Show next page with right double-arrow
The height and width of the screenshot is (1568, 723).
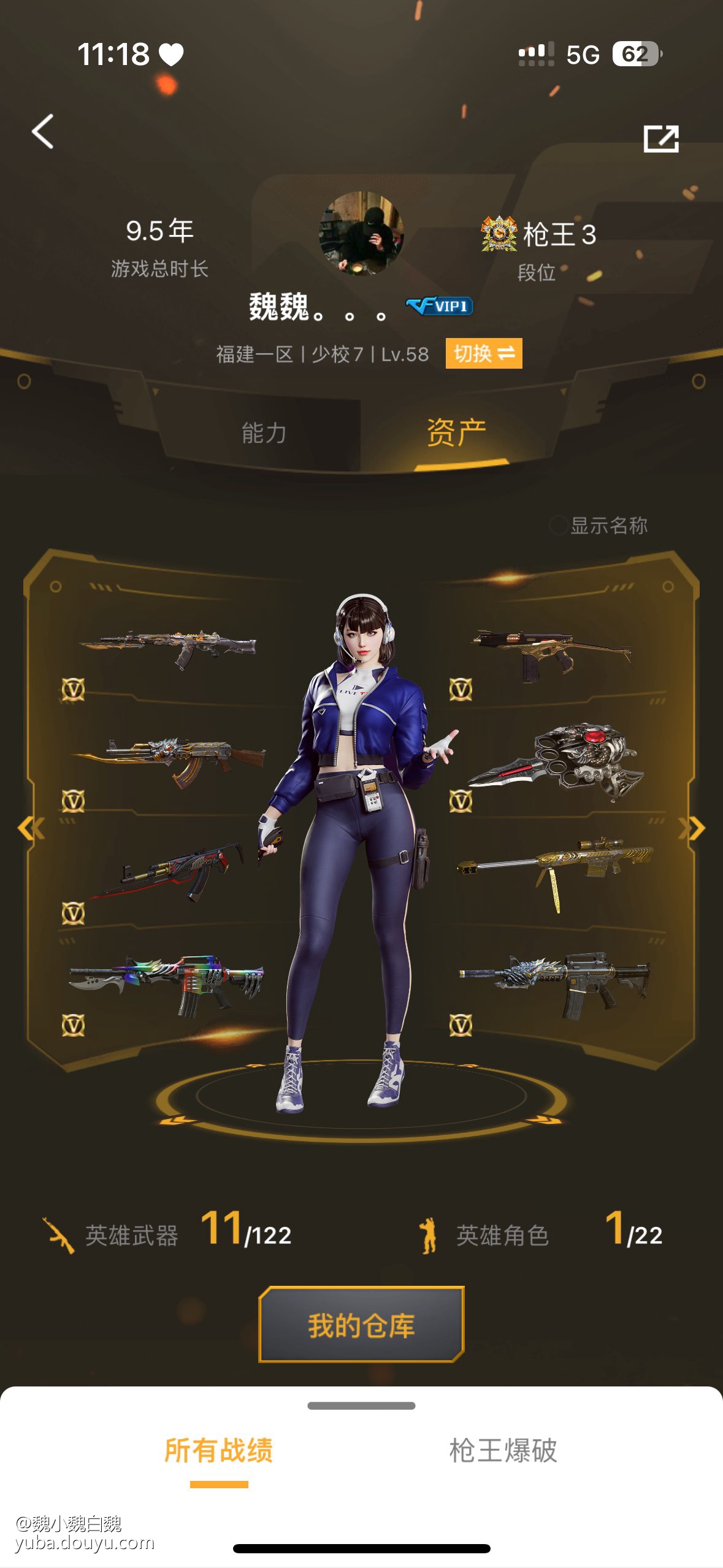coord(692,828)
